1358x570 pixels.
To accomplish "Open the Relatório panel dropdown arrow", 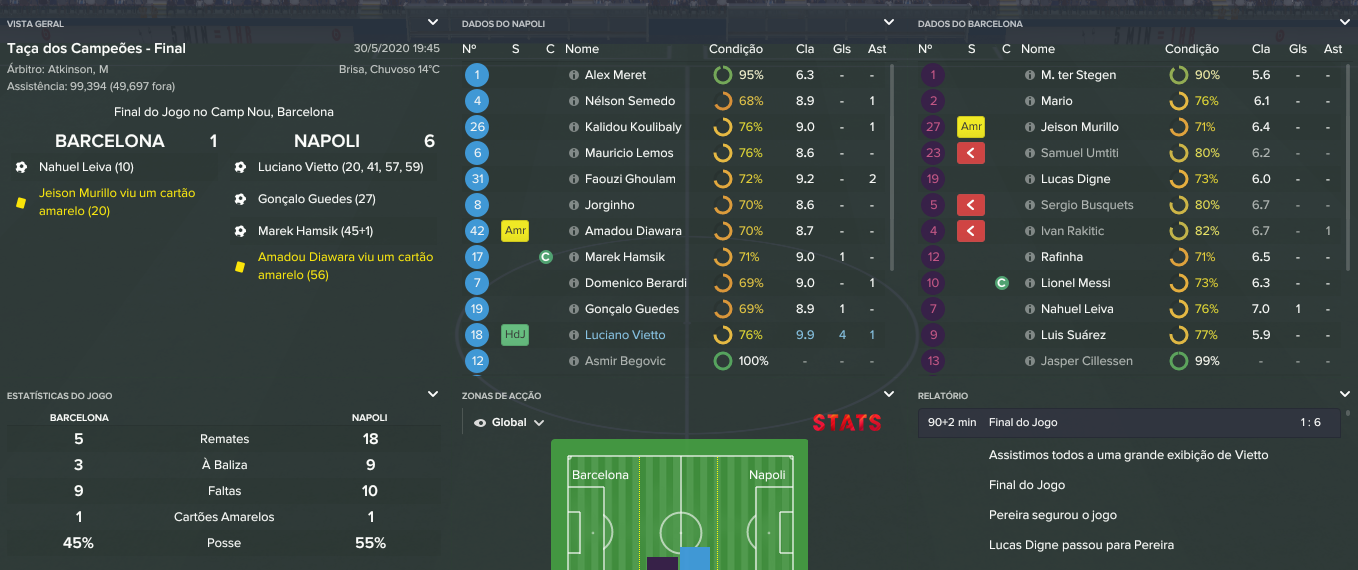I will [x=1344, y=395].
